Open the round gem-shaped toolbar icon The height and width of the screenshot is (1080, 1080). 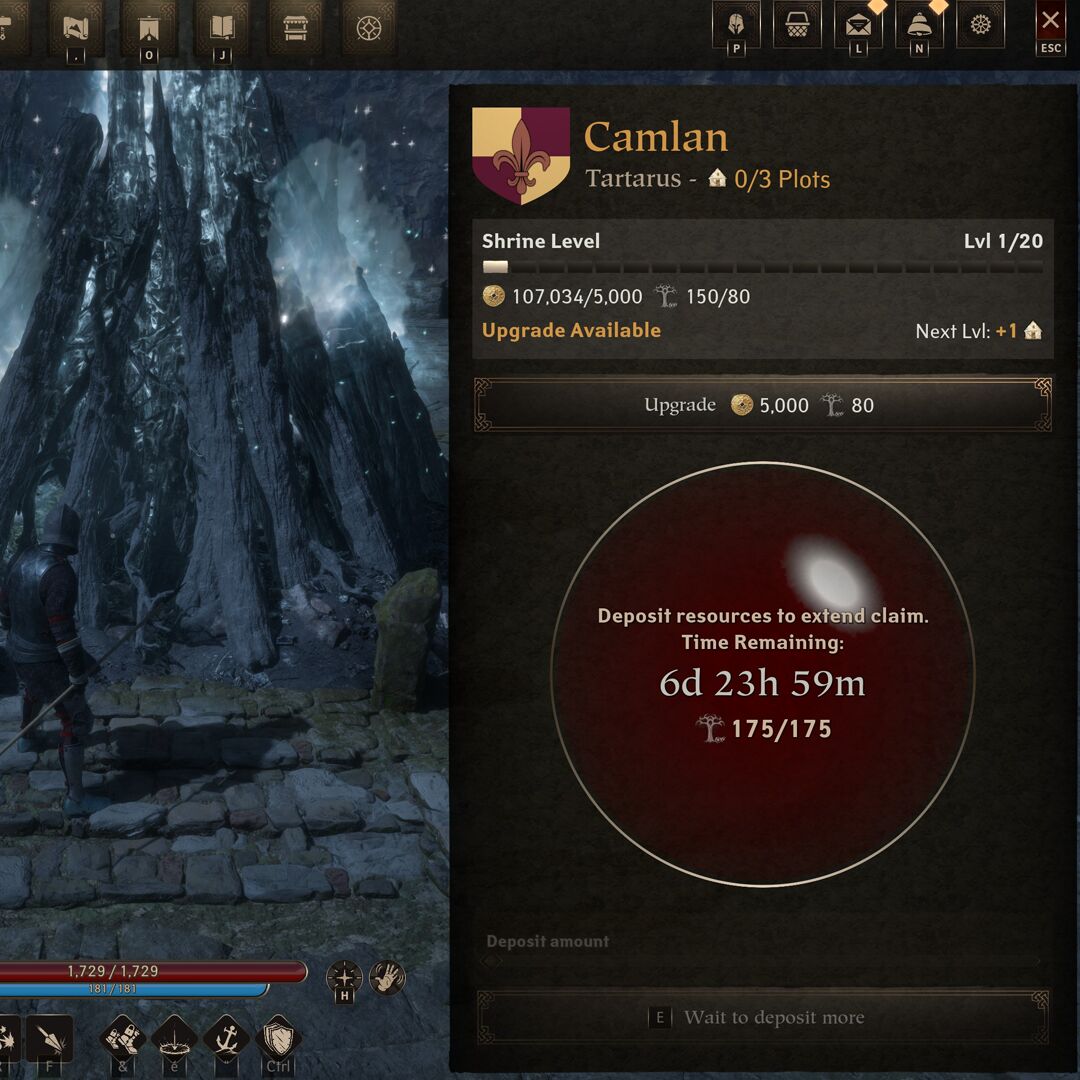pos(368,26)
